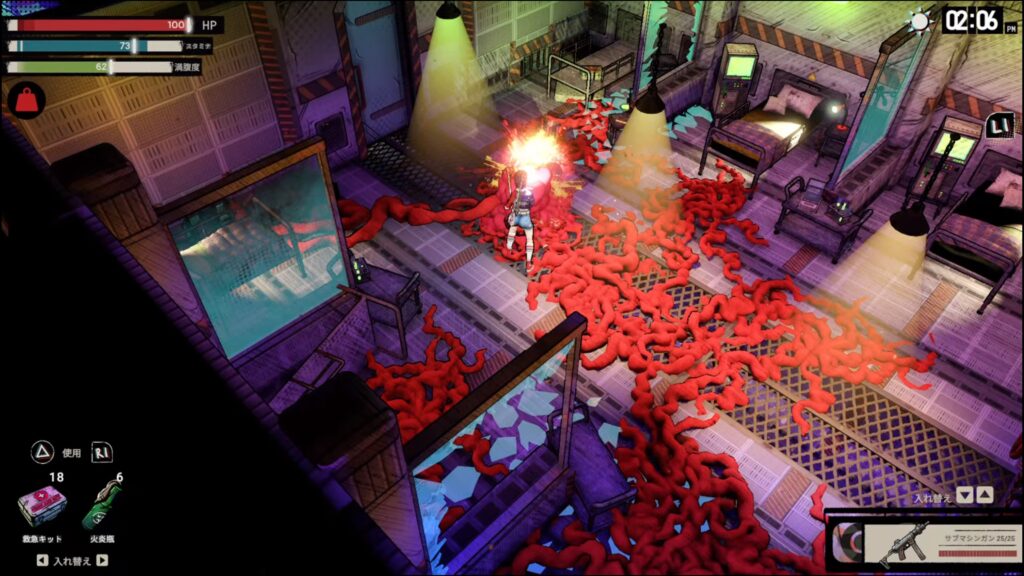Select the molotov bottle item
Viewport: 1024px width, 576px height.
coord(104,508)
